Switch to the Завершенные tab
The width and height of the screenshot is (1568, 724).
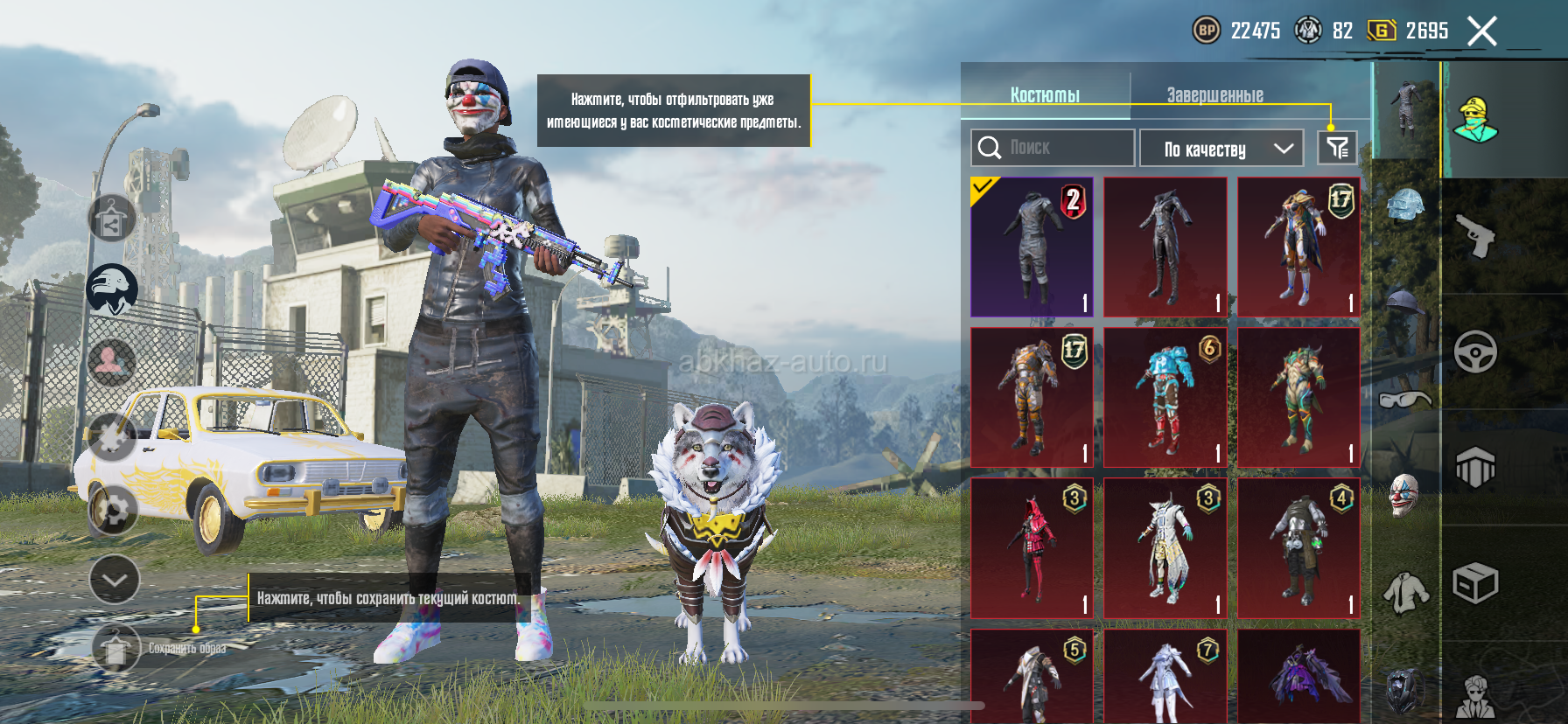[1214, 94]
